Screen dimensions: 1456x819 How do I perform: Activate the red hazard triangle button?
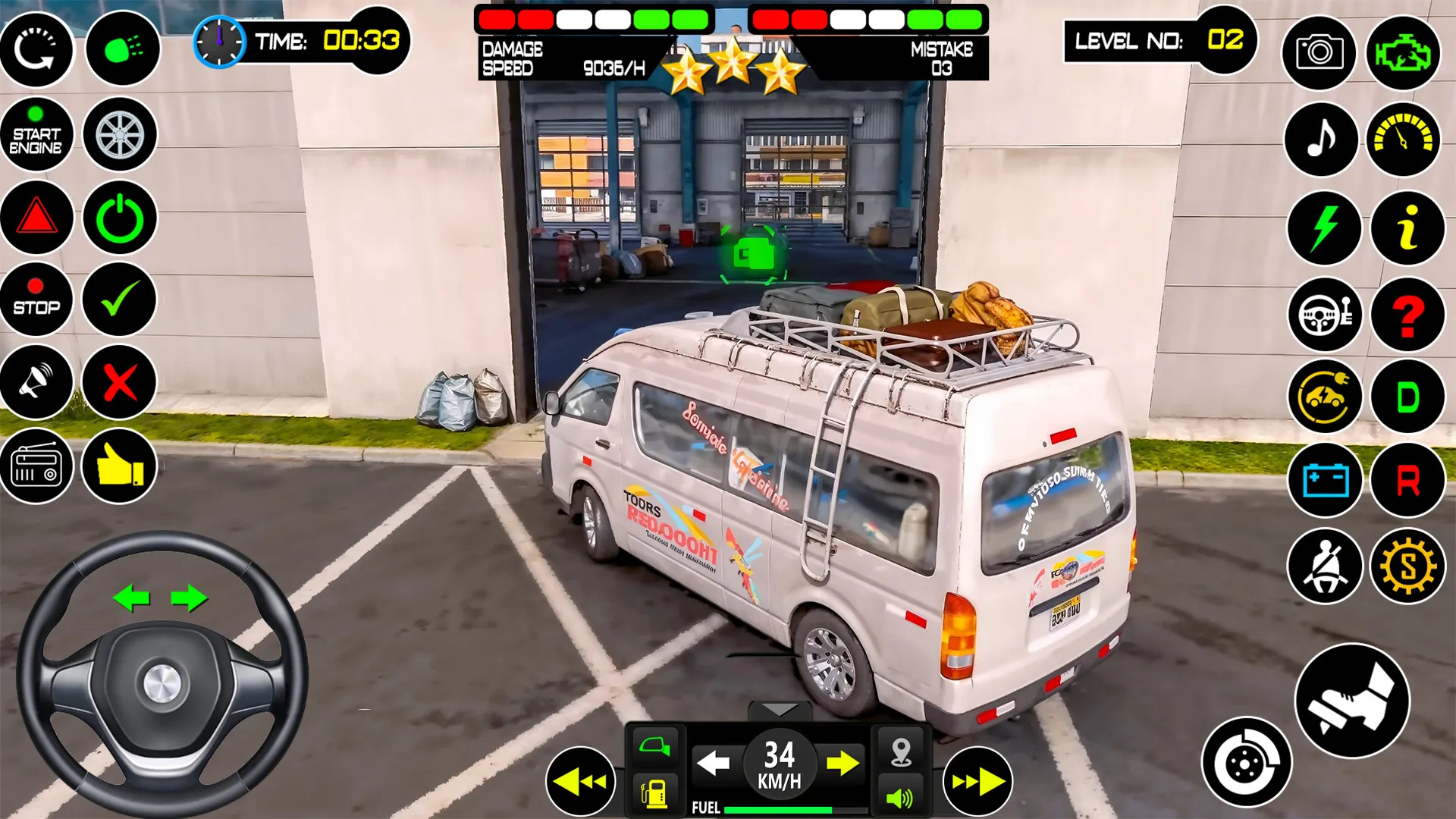coord(36,218)
